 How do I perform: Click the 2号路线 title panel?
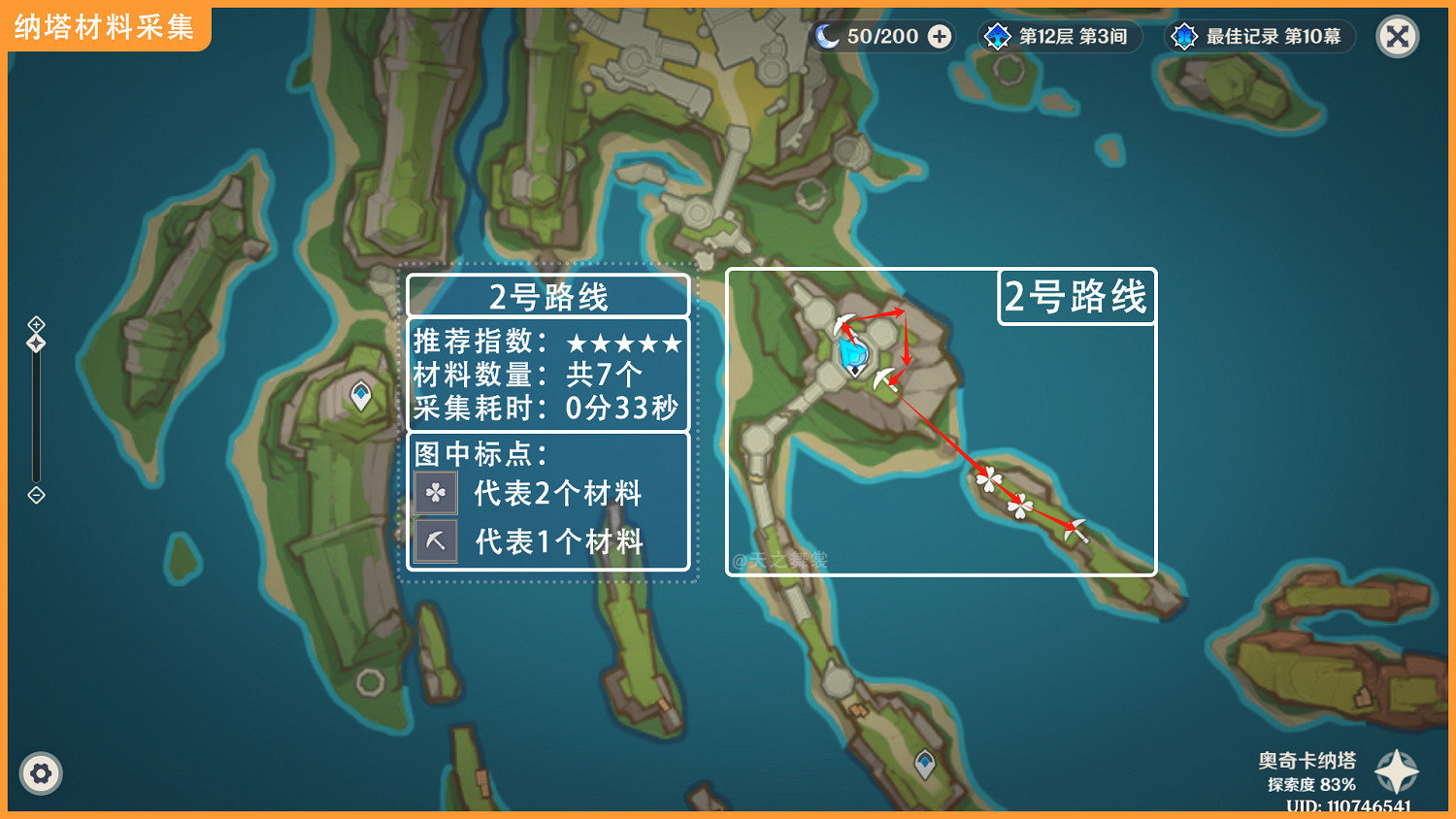coord(547,296)
